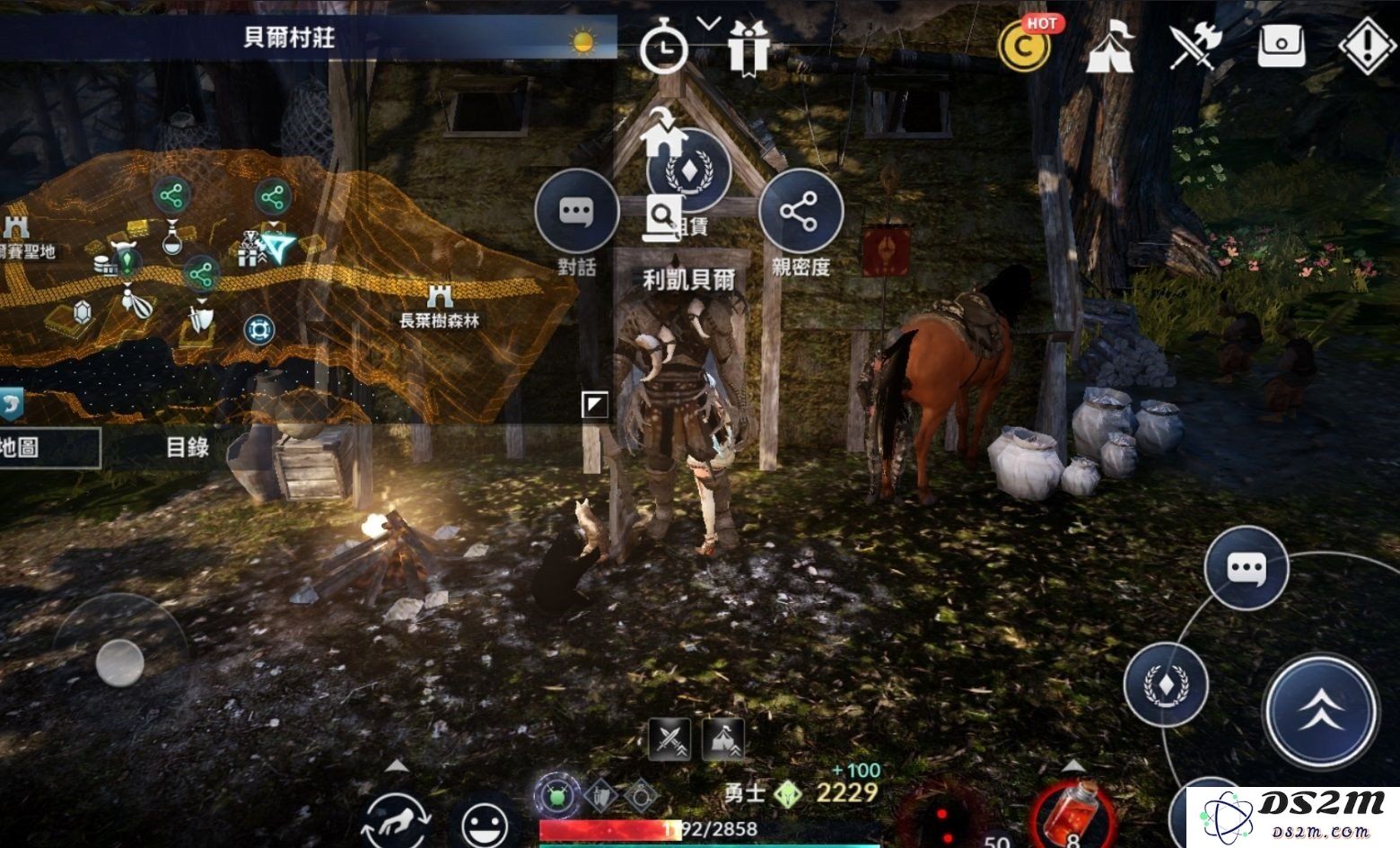
Task: Open the crossed sword and axe menu
Action: [1195, 45]
